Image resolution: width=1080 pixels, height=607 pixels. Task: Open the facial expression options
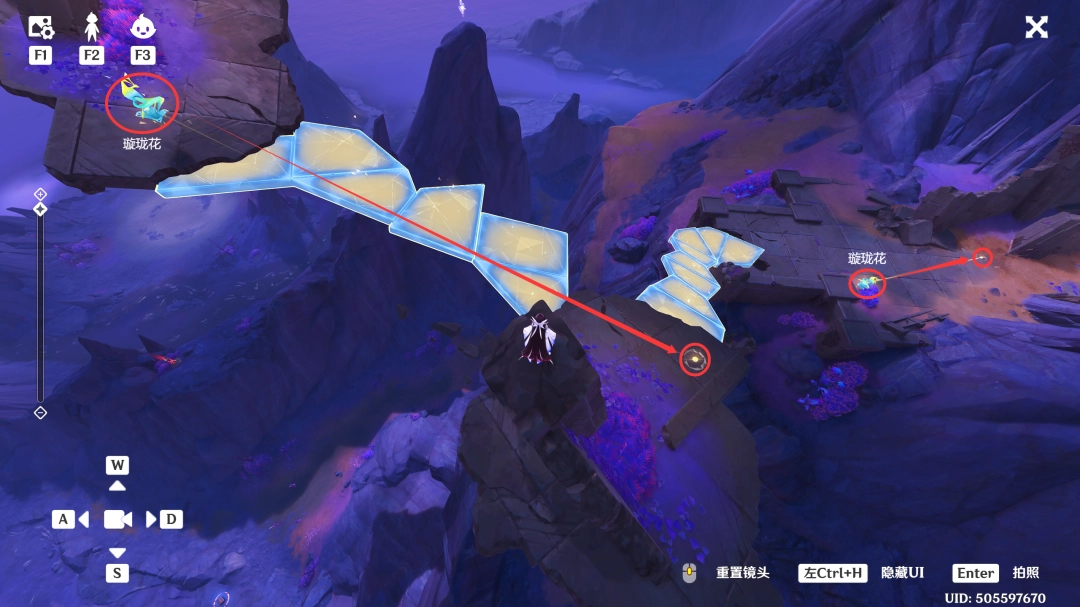pos(143,27)
